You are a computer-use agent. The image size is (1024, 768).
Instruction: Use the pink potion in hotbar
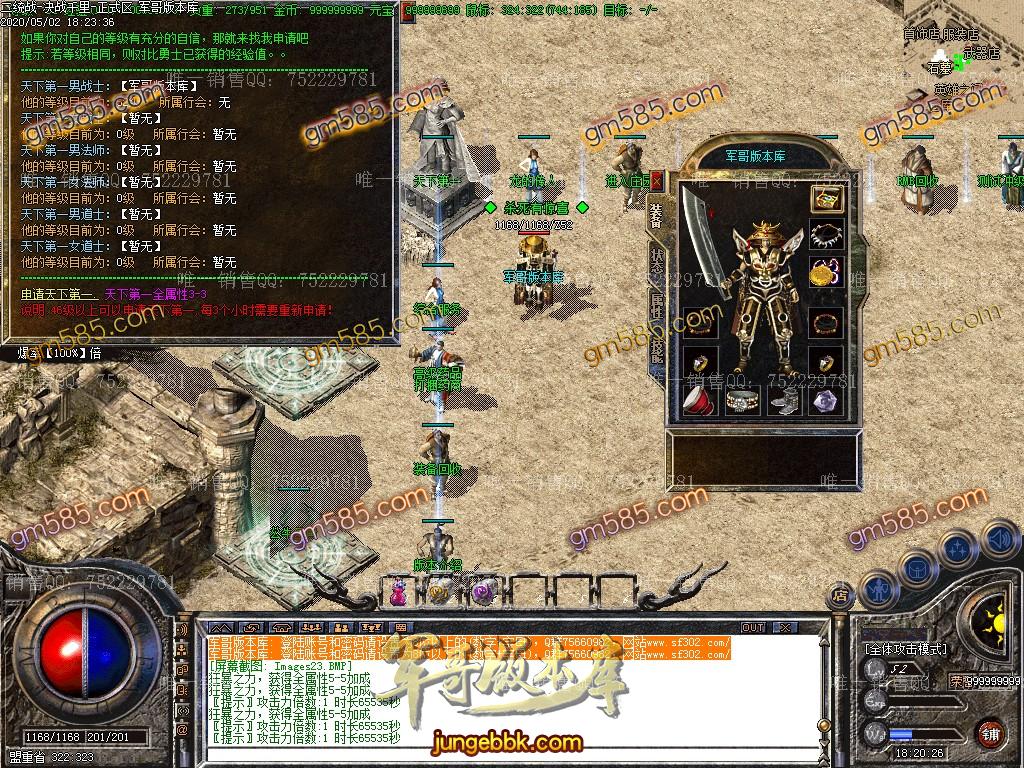coord(399,592)
